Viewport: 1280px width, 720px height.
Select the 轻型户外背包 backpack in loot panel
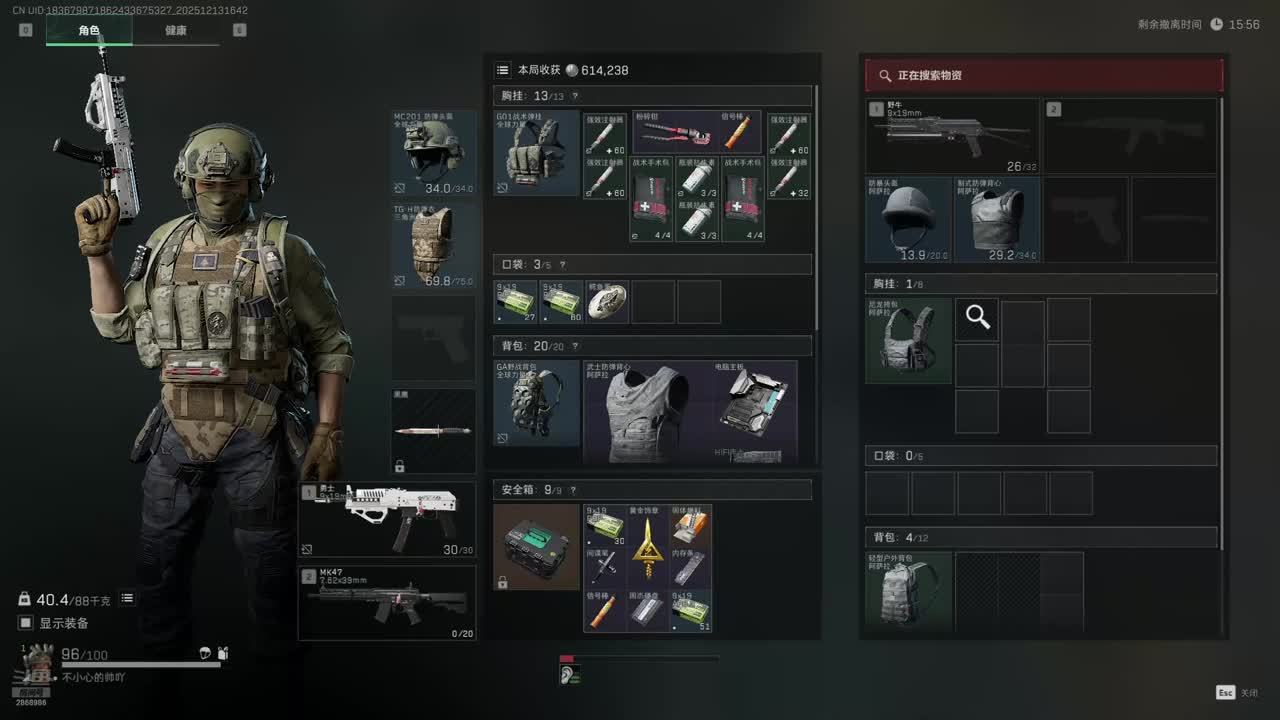908,590
